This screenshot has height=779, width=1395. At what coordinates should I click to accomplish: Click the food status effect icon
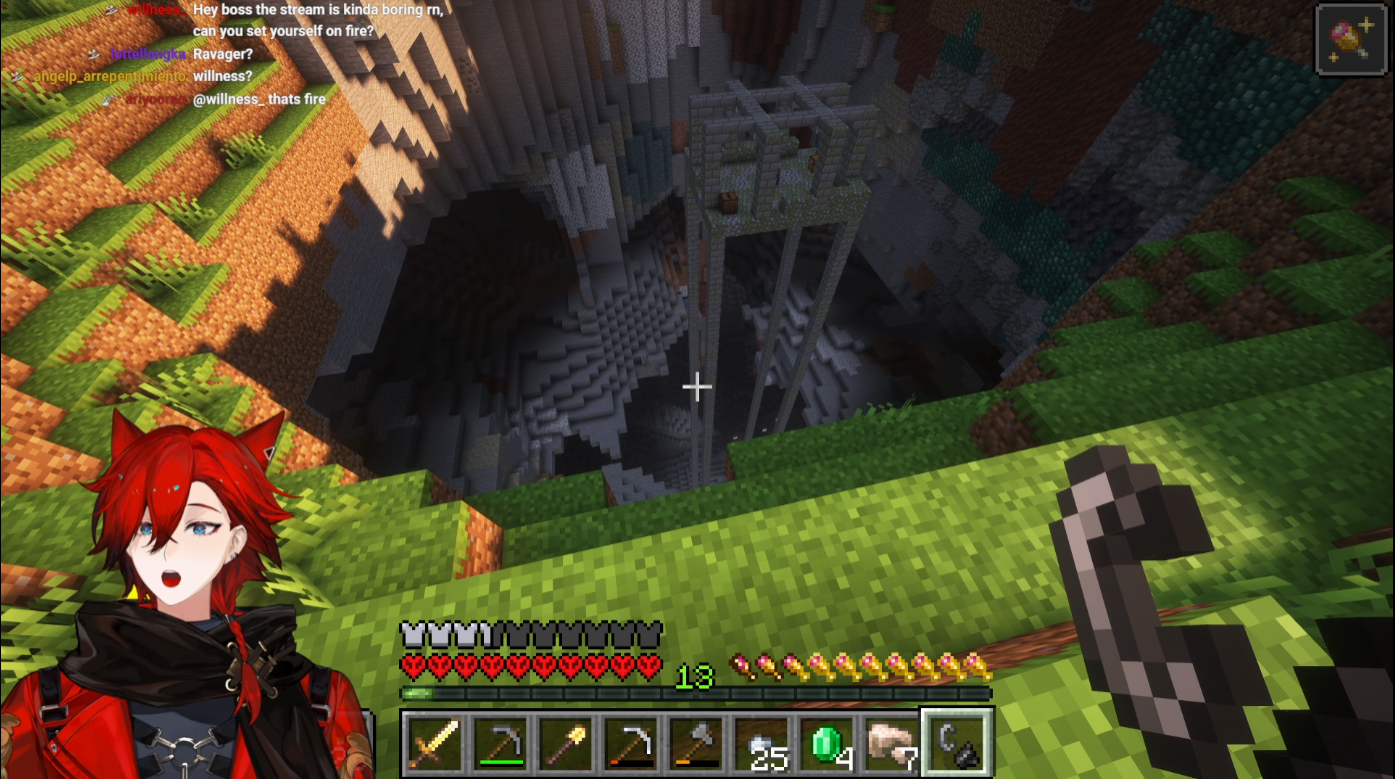[1351, 39]
